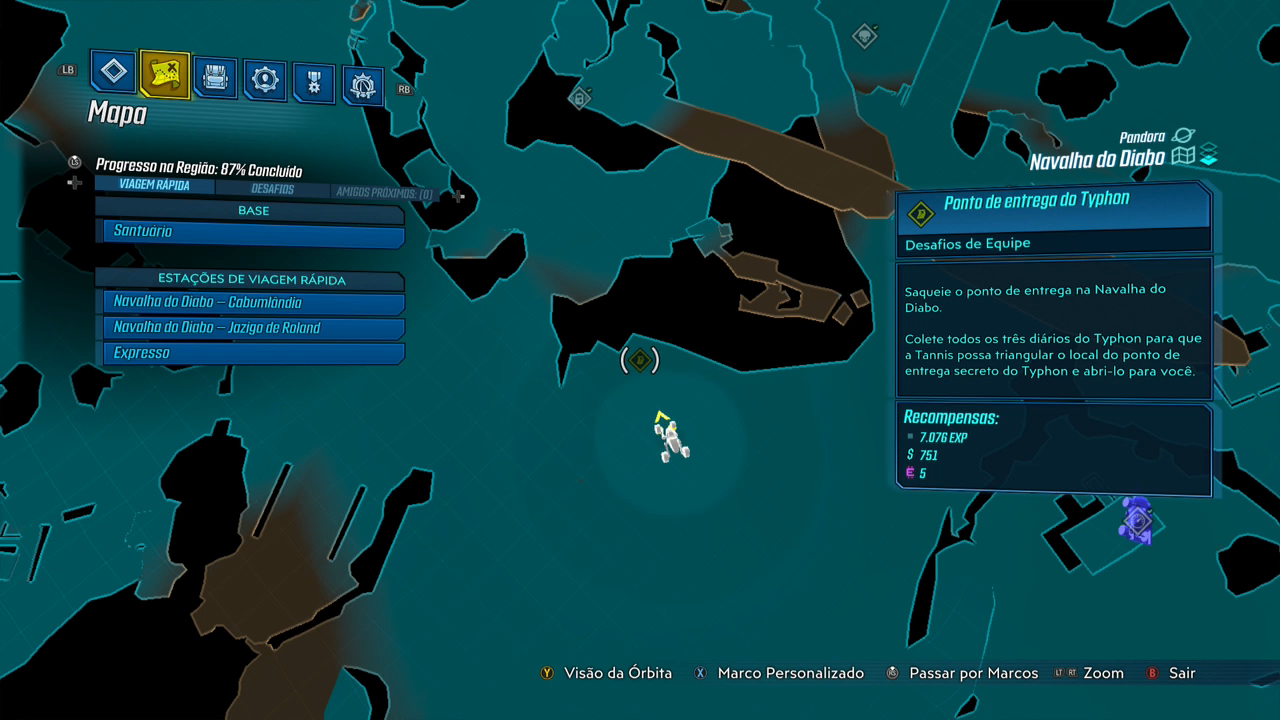Open the missions tab with the diamond icon
The width and height of the screenshot is (1280, 720).
(114, 72)
